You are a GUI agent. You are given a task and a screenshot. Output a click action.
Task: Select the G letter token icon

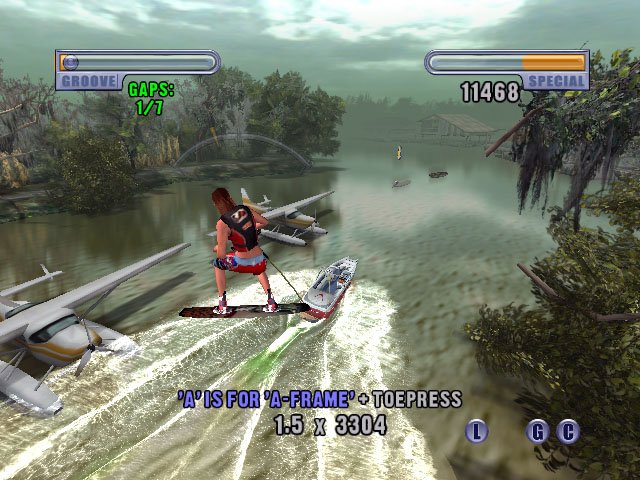pos(538,432)
